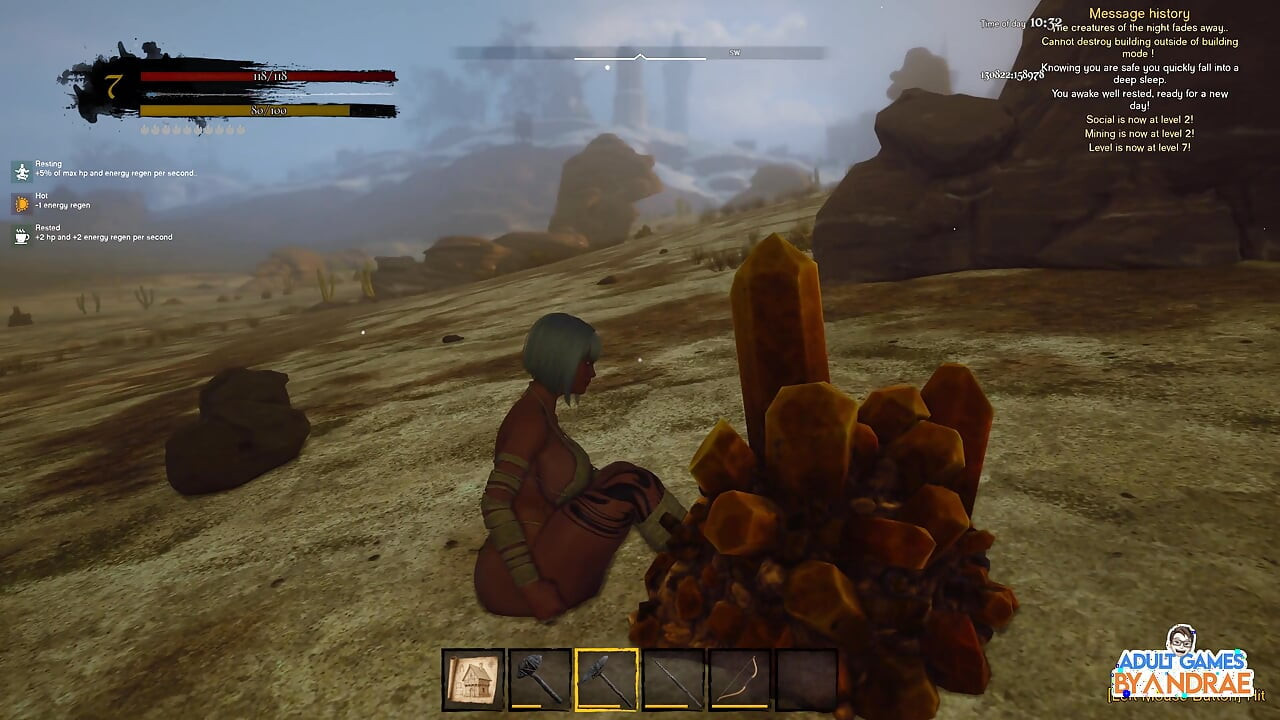Image resolution: width=1280 pixels, height=720 pixels.
Task: Open the Message history panel
Action: 1138,14
